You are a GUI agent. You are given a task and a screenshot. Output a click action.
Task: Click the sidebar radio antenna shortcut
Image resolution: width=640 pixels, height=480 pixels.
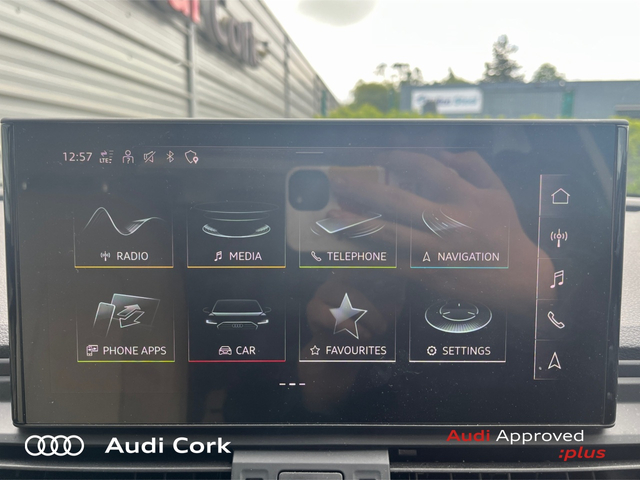[559, 238]
